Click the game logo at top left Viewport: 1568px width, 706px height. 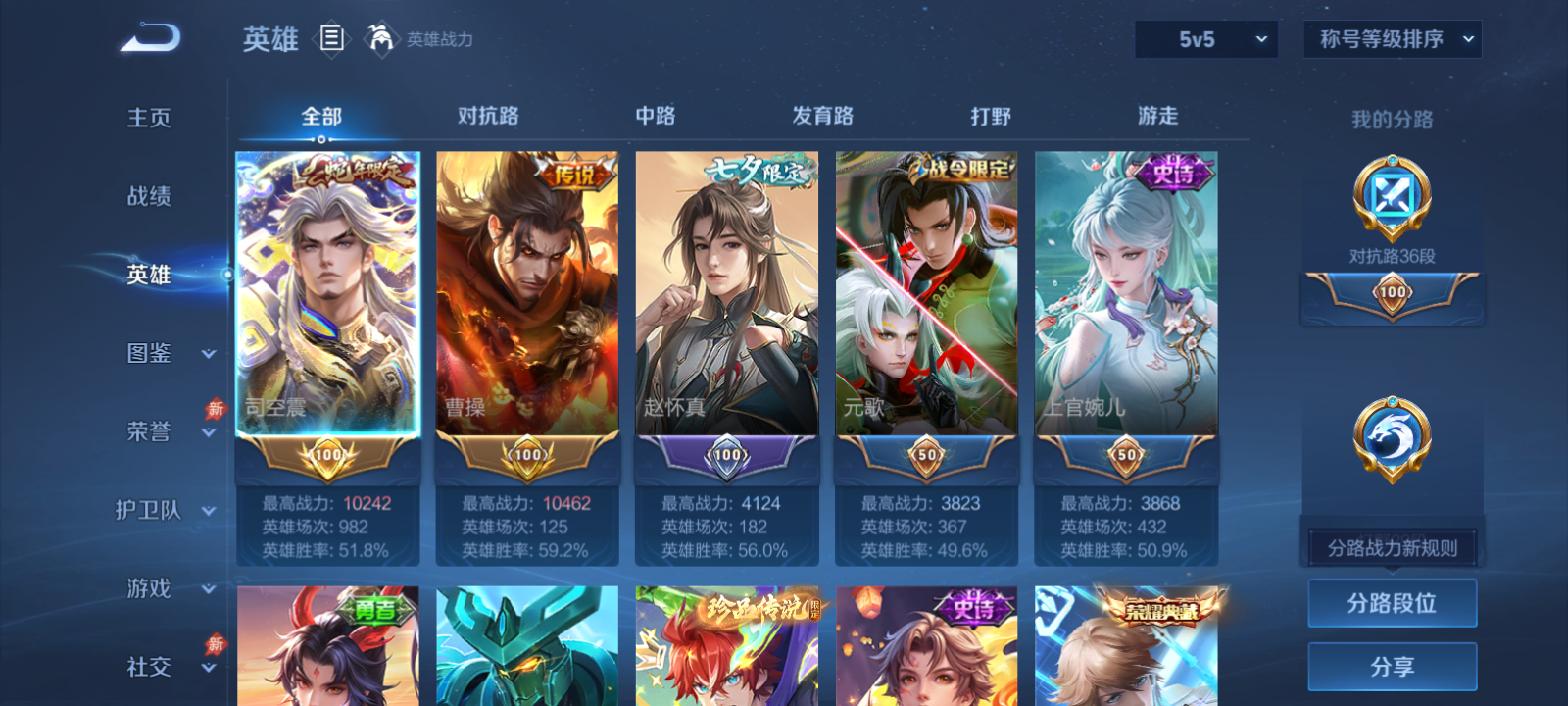coord(149,37)
